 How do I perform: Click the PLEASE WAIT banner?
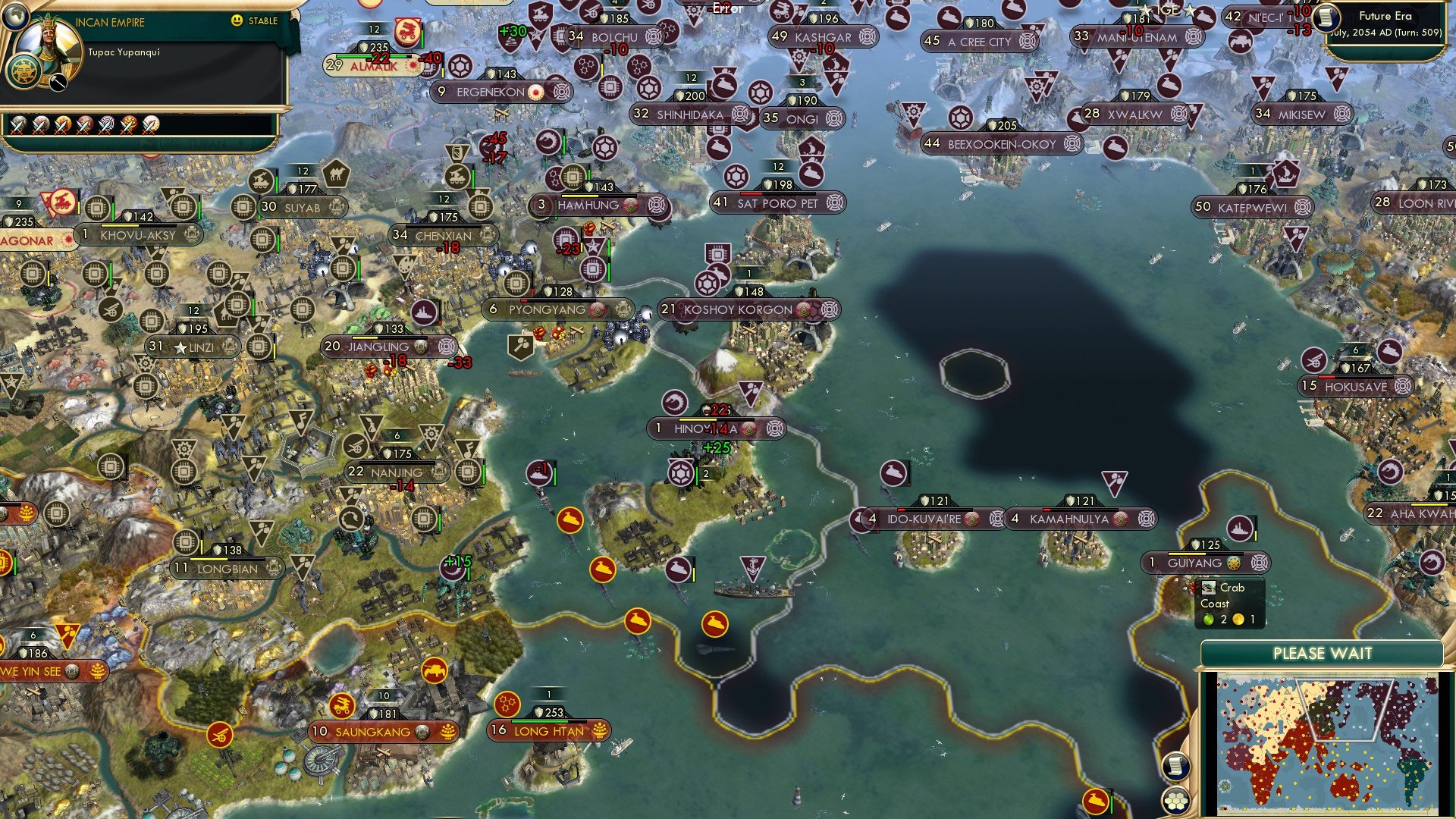coord(1324,653)
